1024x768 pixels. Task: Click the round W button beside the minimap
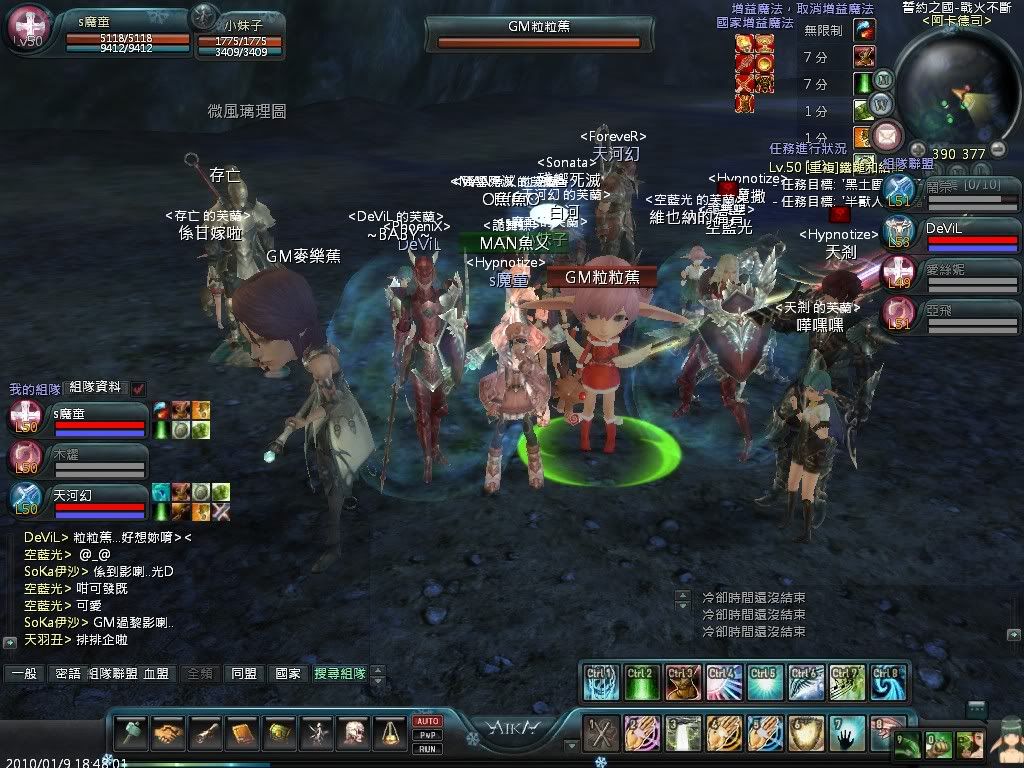click(880, 104)
